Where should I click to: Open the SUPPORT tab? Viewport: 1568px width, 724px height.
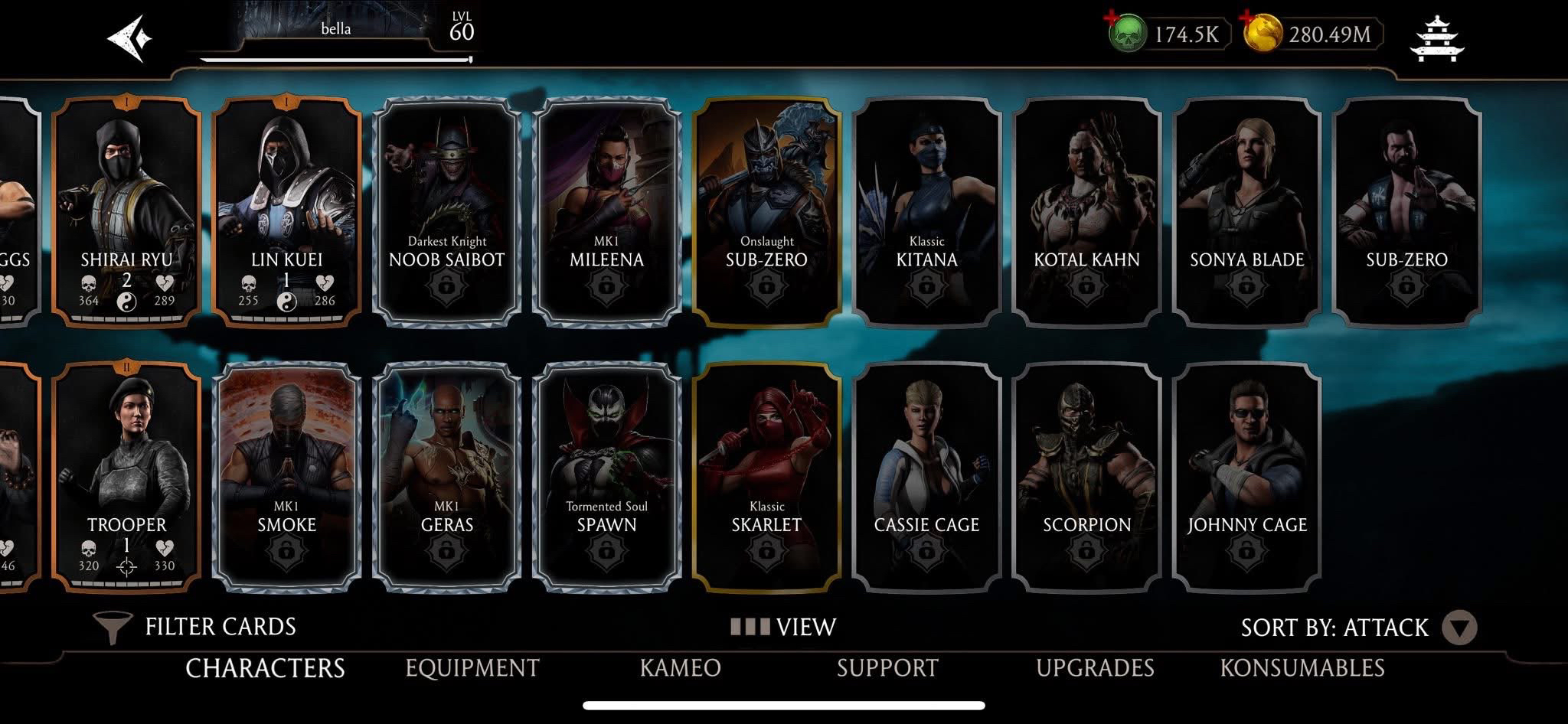[x=887, y=667]
